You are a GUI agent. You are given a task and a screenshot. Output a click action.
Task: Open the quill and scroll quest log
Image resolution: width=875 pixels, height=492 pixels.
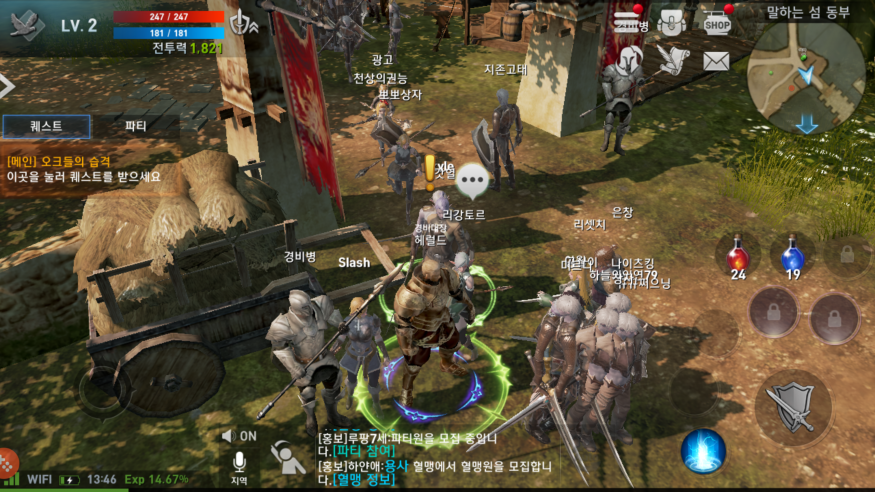coord(673,60)
